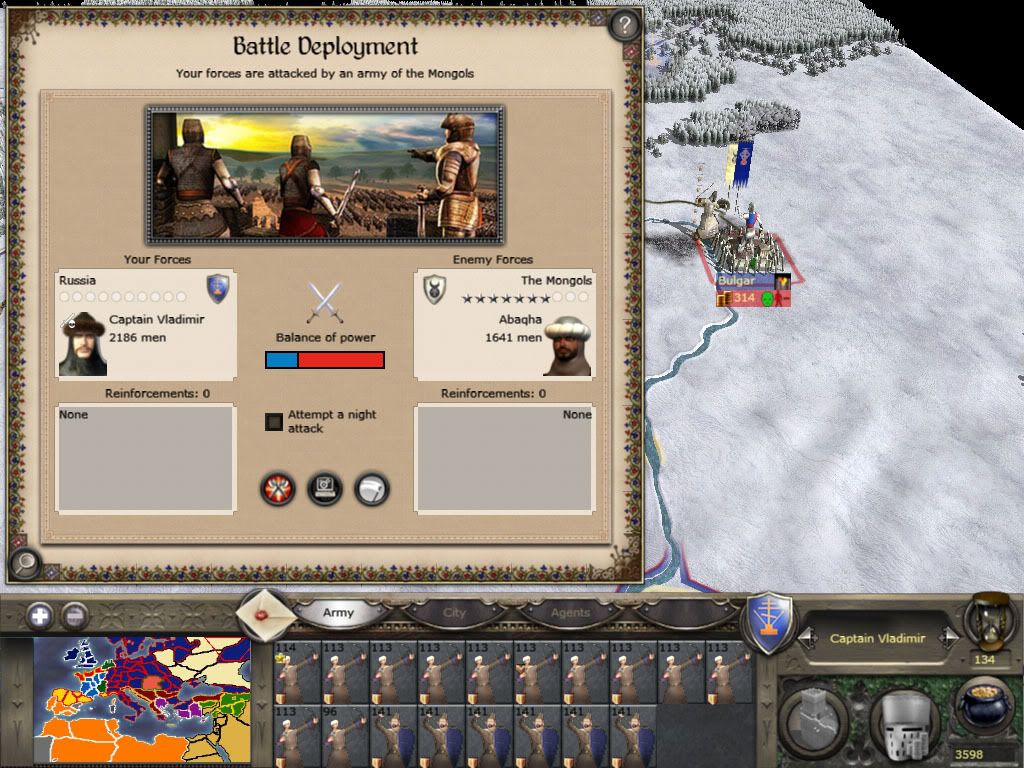This screenshot has width=1024, height=768.
Task: Fight the battle with the crossed swords button
Action: pyautogui.click(x=278, y=489)
